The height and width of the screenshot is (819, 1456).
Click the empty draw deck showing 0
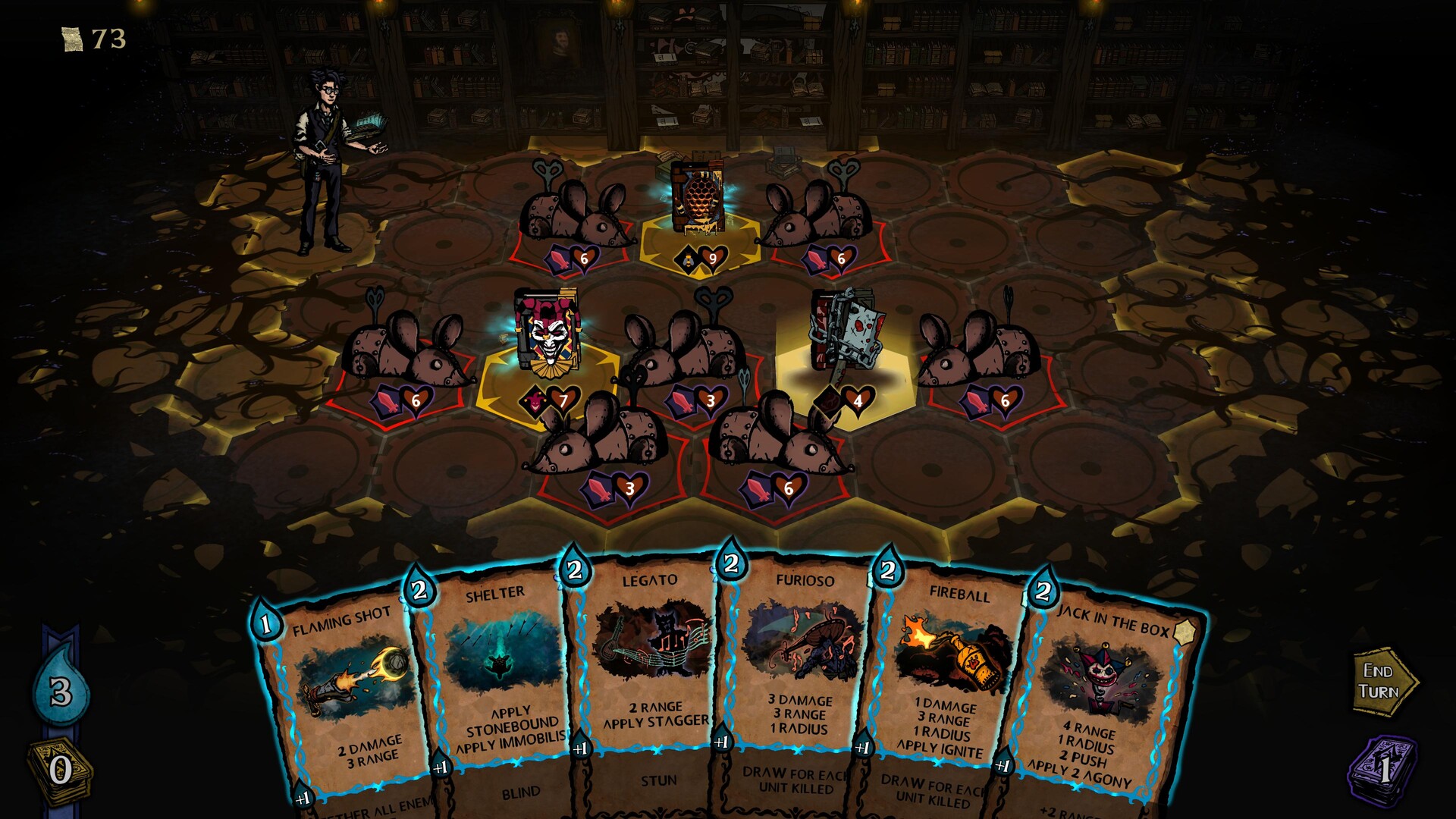59,768
